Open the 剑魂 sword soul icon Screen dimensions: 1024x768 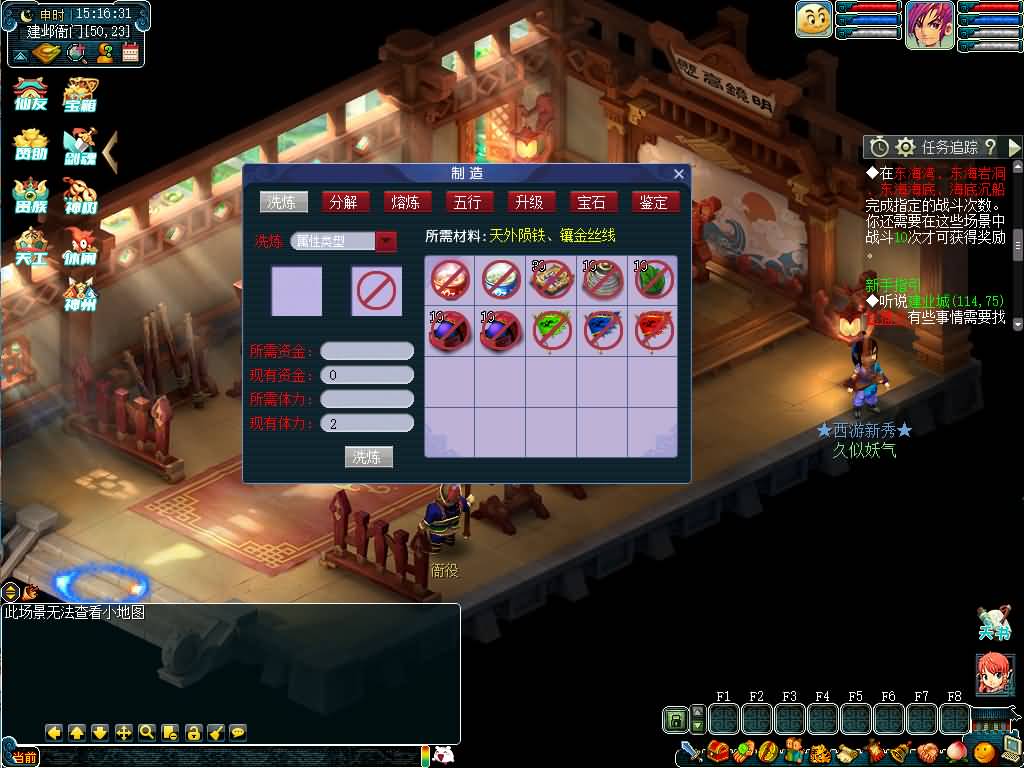pyautogui.click(x=80, y=147)
